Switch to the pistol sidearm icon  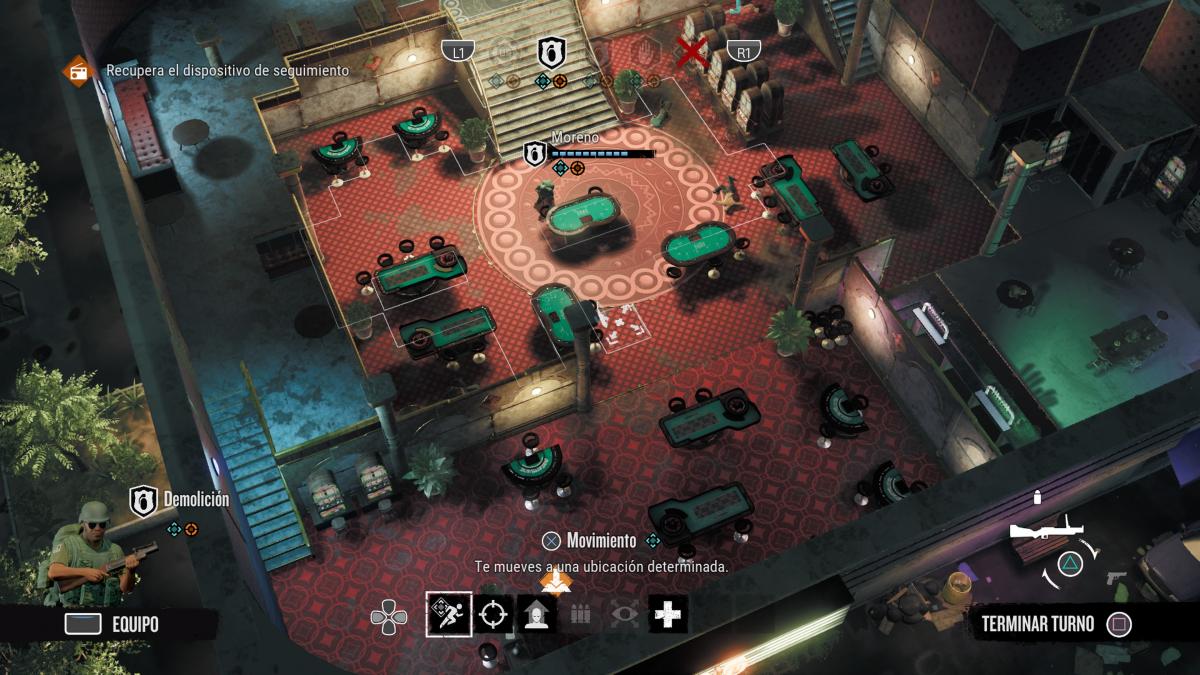tap(1117, 578)
